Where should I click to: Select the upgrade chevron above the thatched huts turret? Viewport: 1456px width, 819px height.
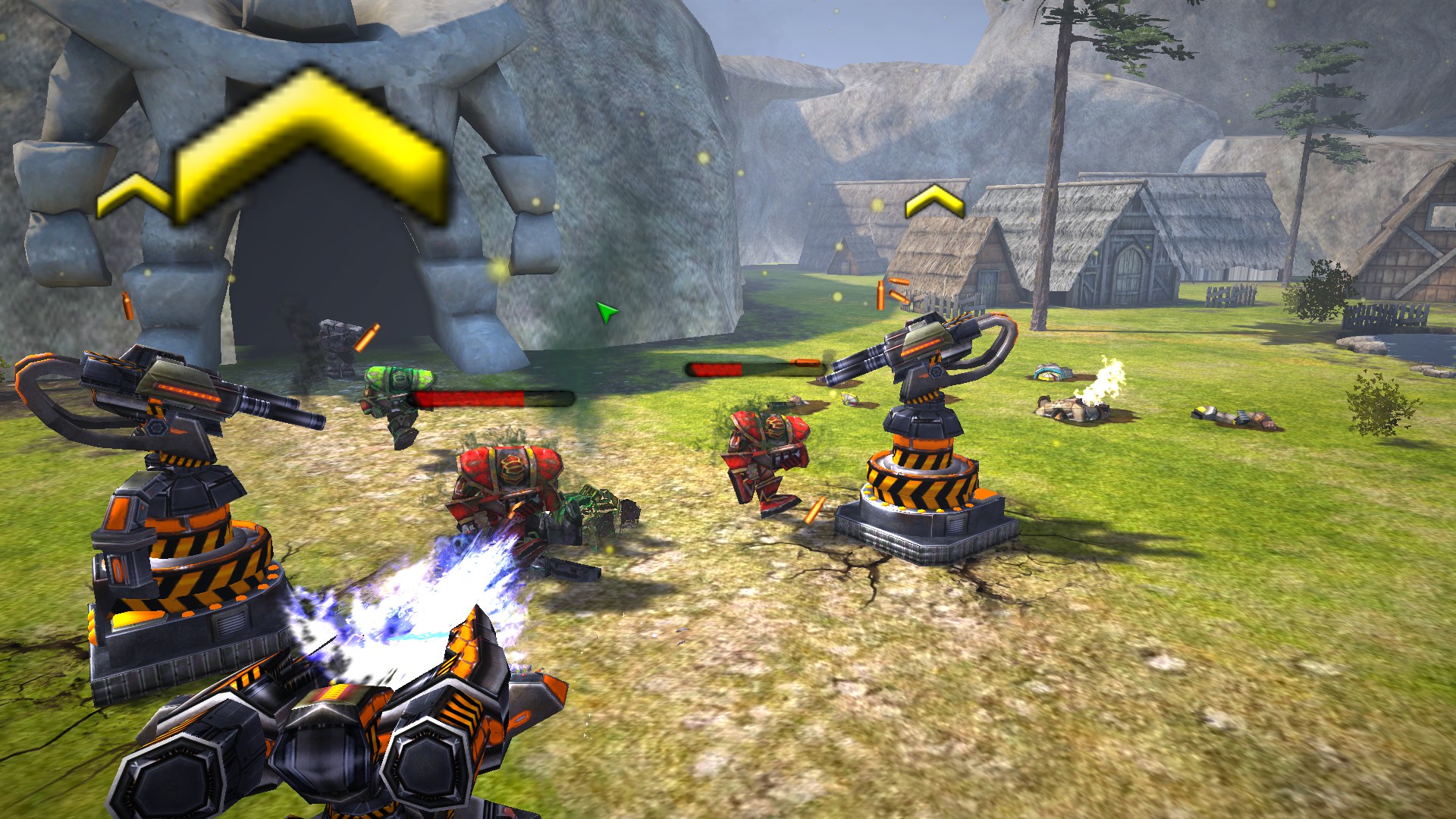[934, 200]
